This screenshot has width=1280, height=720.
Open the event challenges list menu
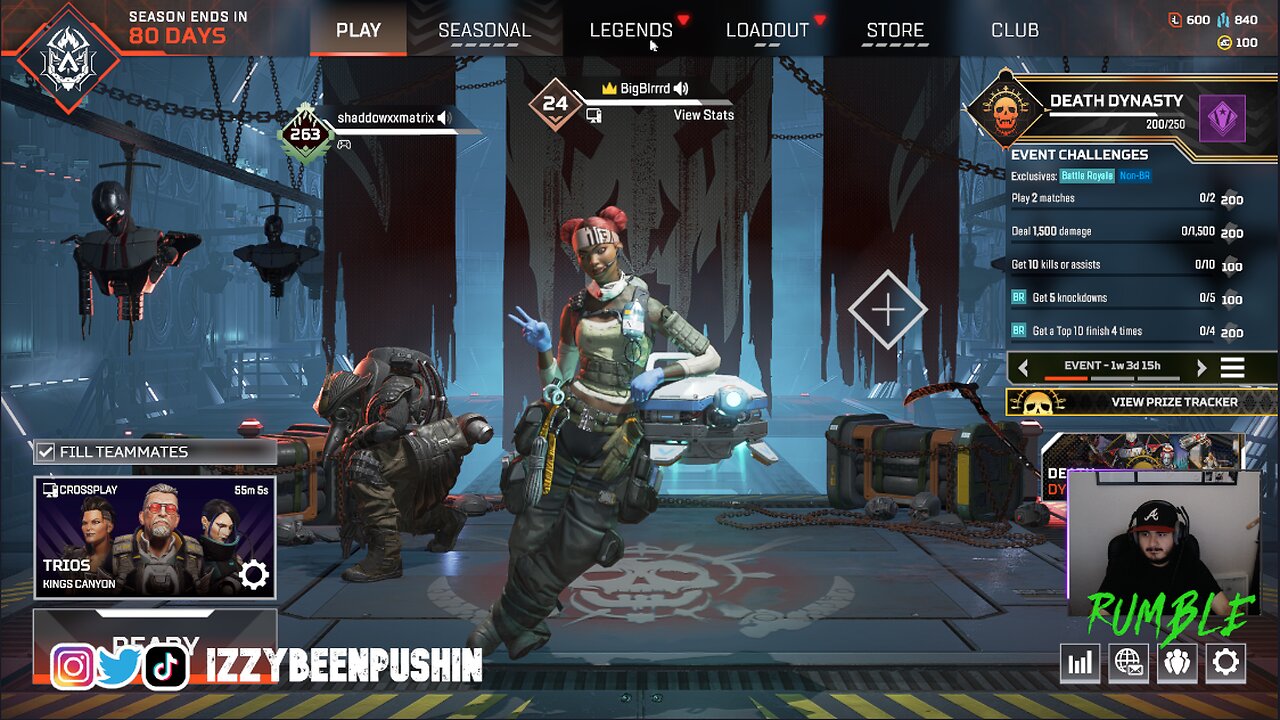click(x=1232, y=367)
